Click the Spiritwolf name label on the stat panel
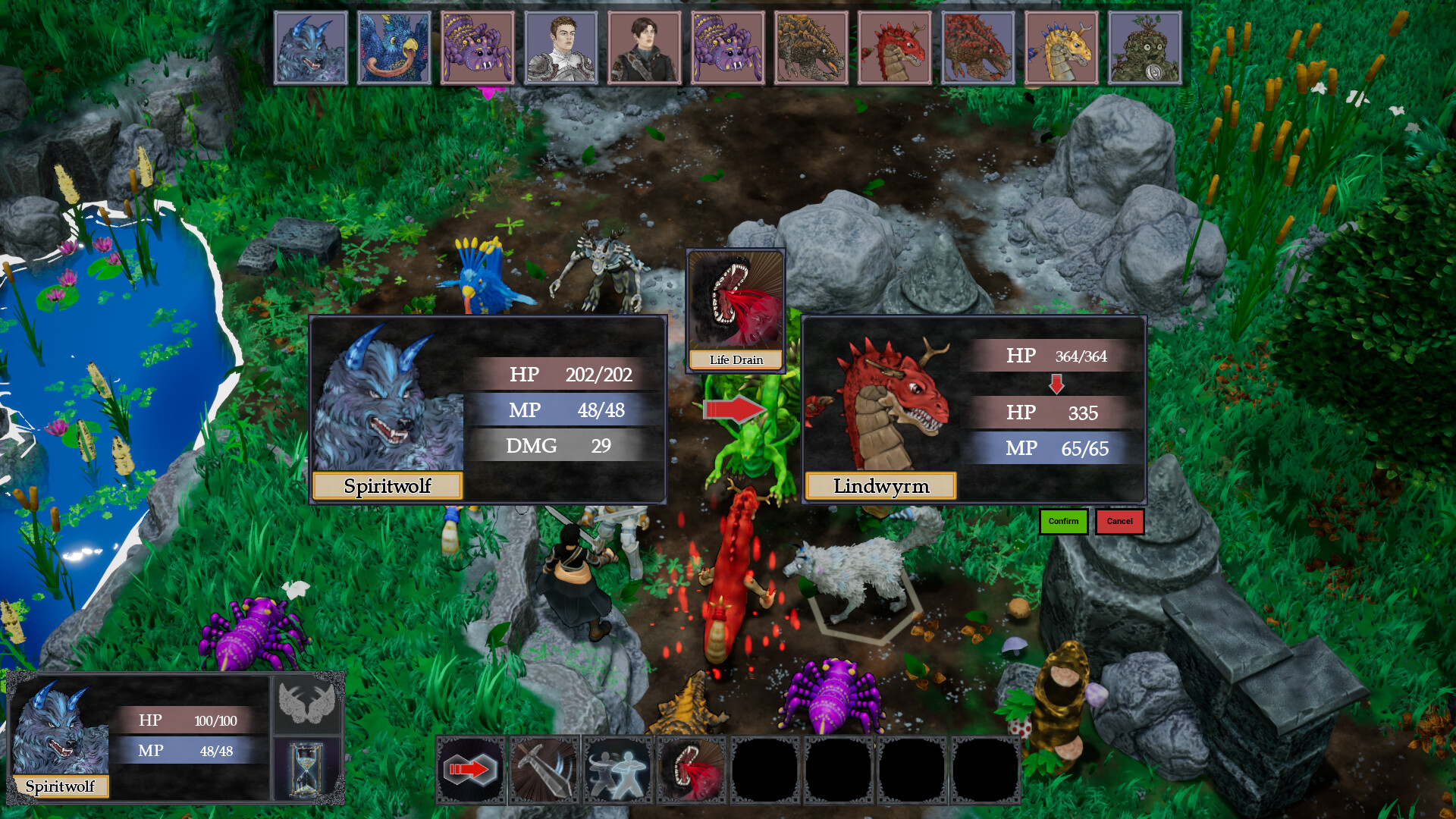The height and width of the screenshot is (819, 1456). pyautogui.click(x=387, y=486)
